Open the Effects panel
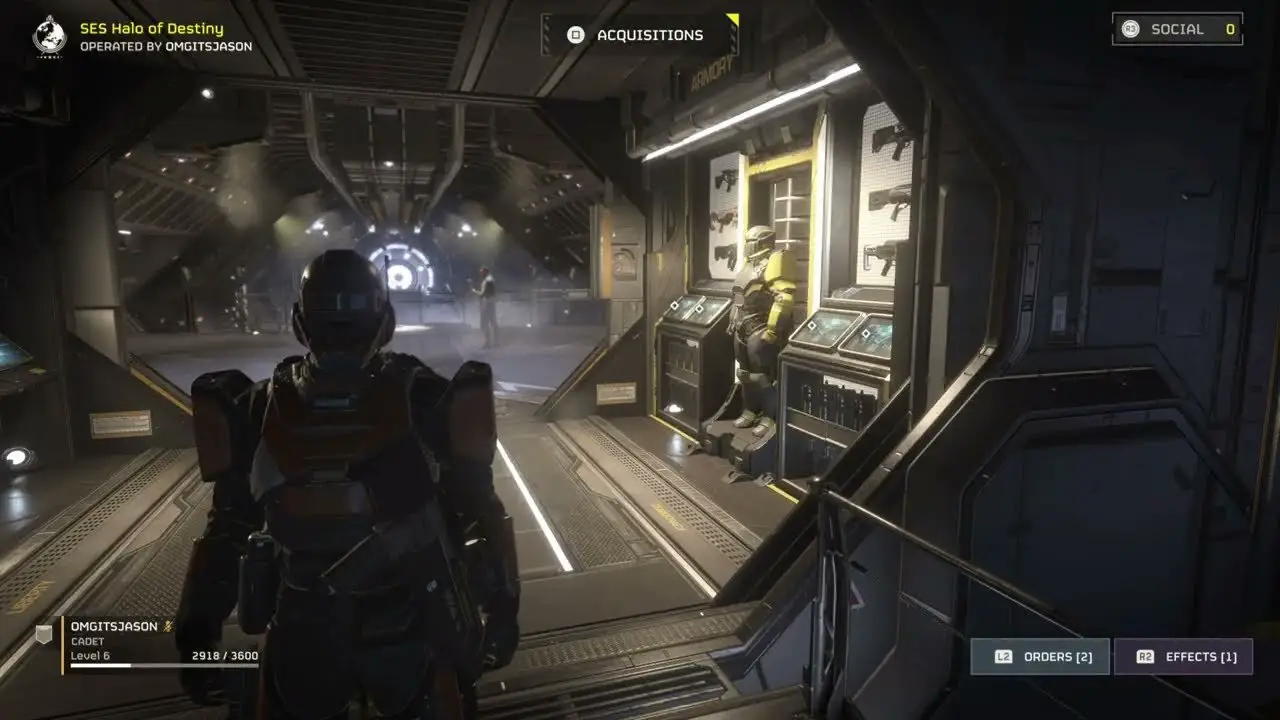 pos(1183,657)
